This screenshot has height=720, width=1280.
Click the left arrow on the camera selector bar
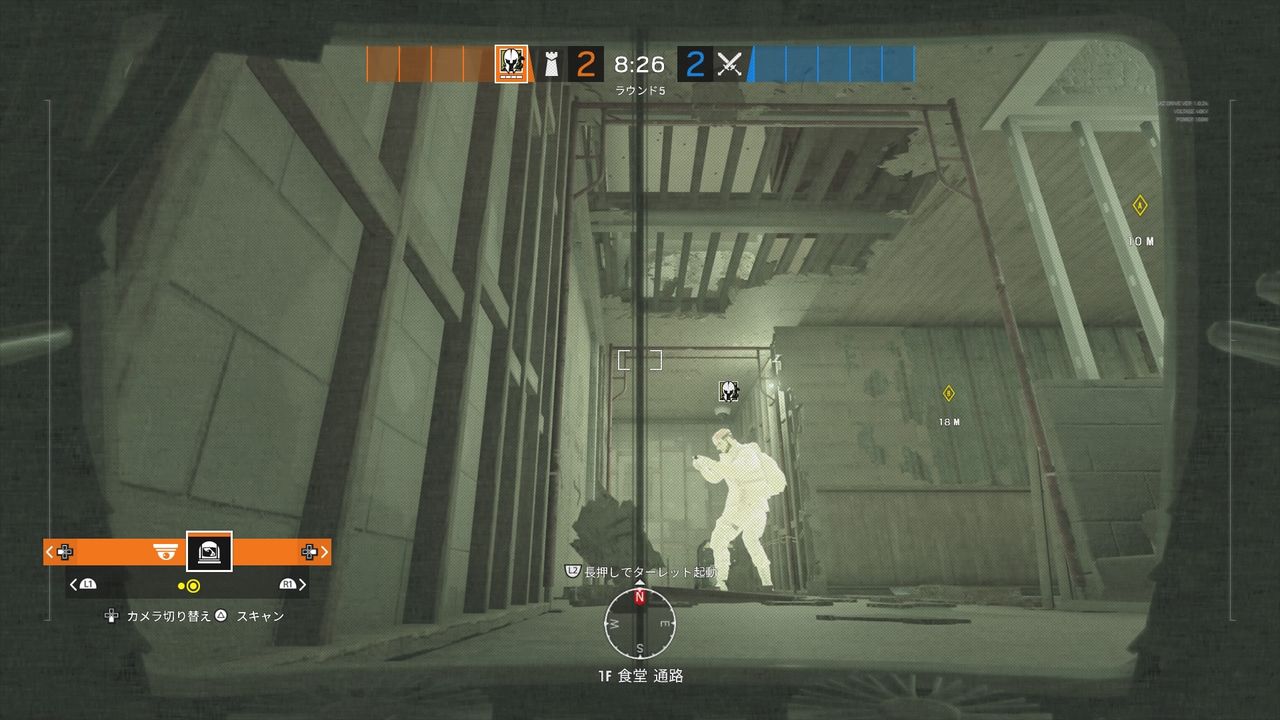pos(48,551)
